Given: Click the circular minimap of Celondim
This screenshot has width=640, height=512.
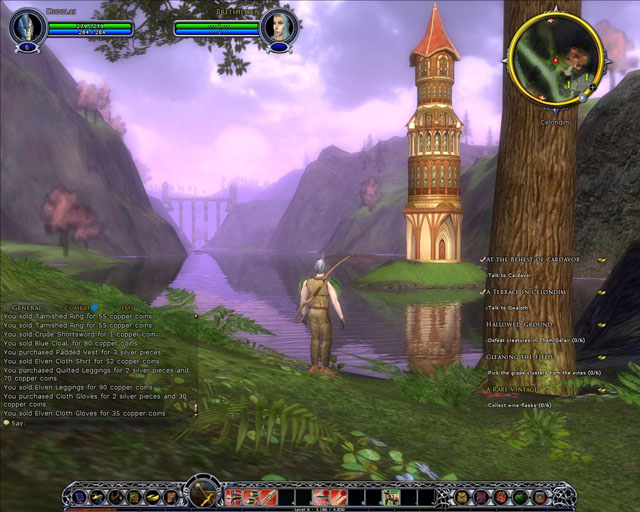Looking at the screenshot, I should point(554,52).
